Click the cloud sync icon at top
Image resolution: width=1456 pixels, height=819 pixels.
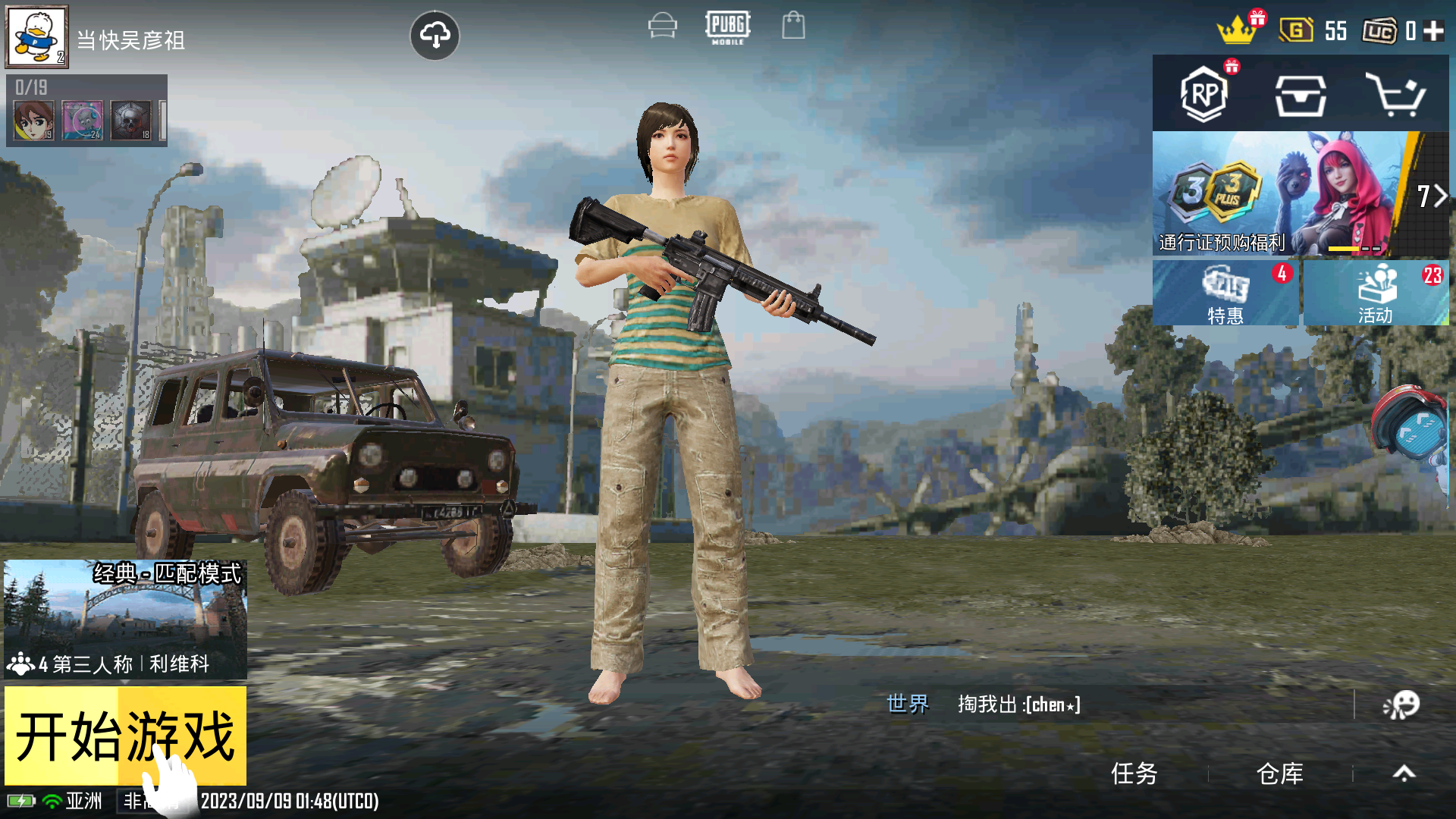pos(435,34)
